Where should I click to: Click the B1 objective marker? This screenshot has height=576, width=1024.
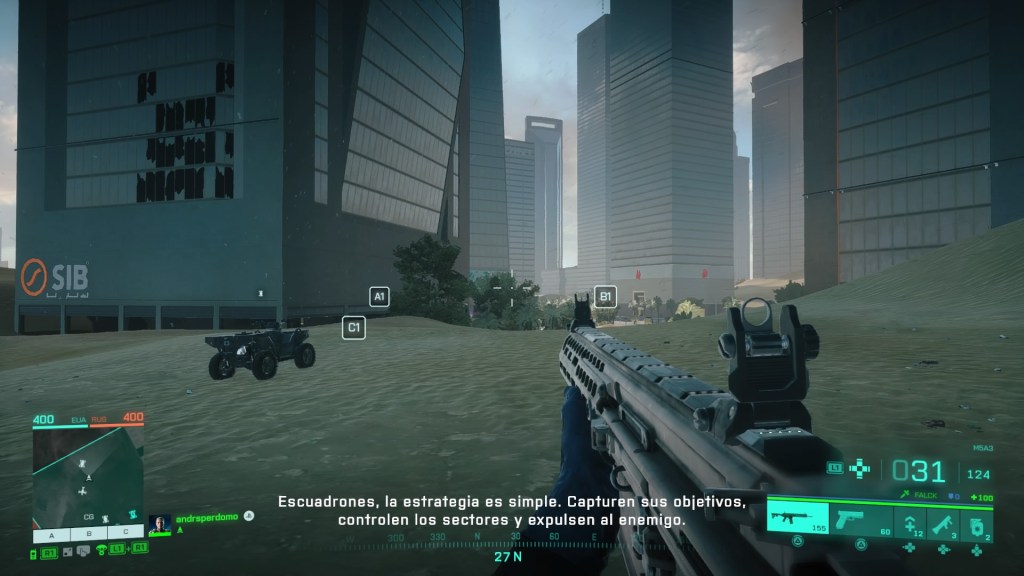605,295
